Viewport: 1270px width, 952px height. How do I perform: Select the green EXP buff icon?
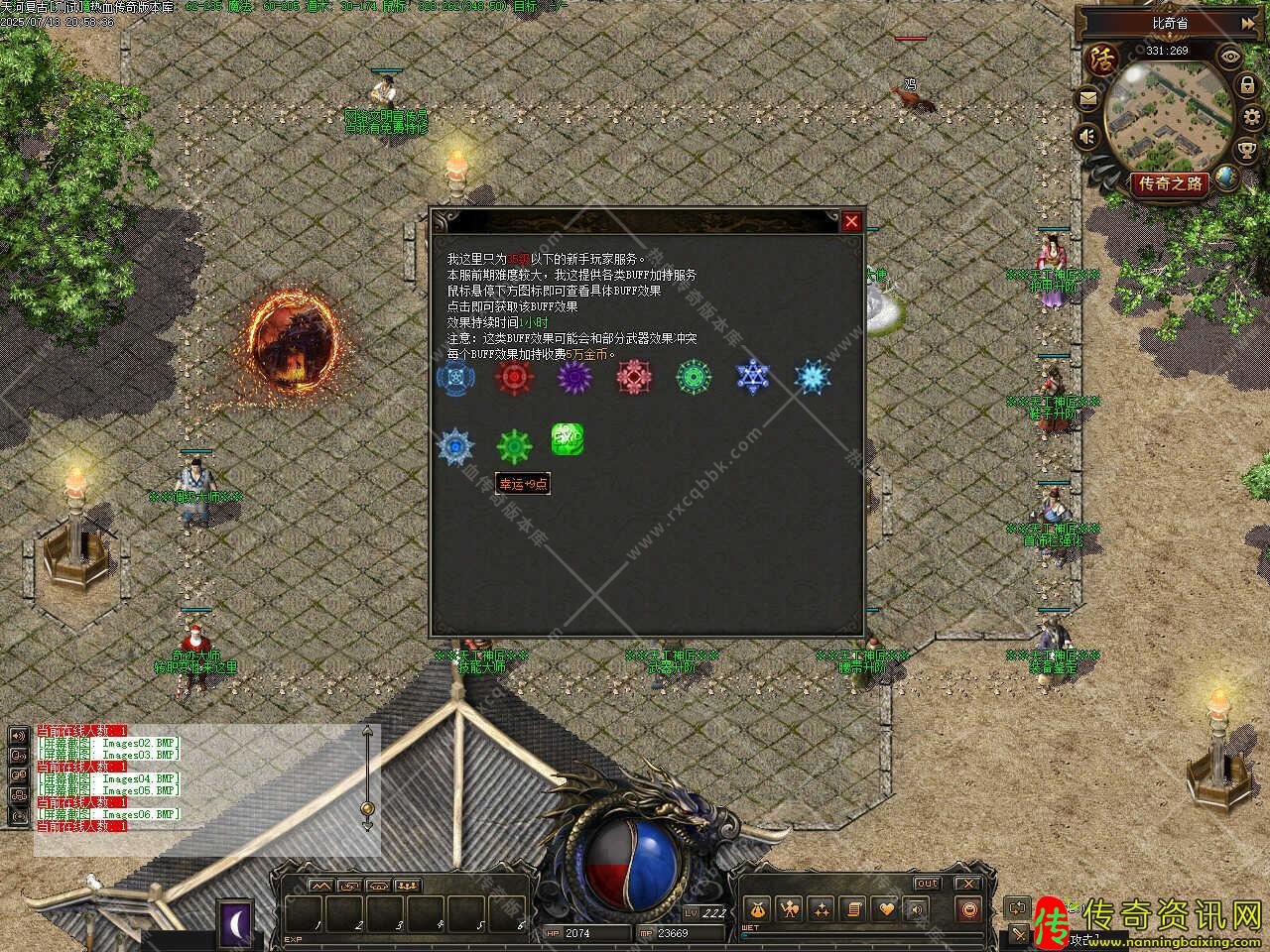tap(567, 439)
